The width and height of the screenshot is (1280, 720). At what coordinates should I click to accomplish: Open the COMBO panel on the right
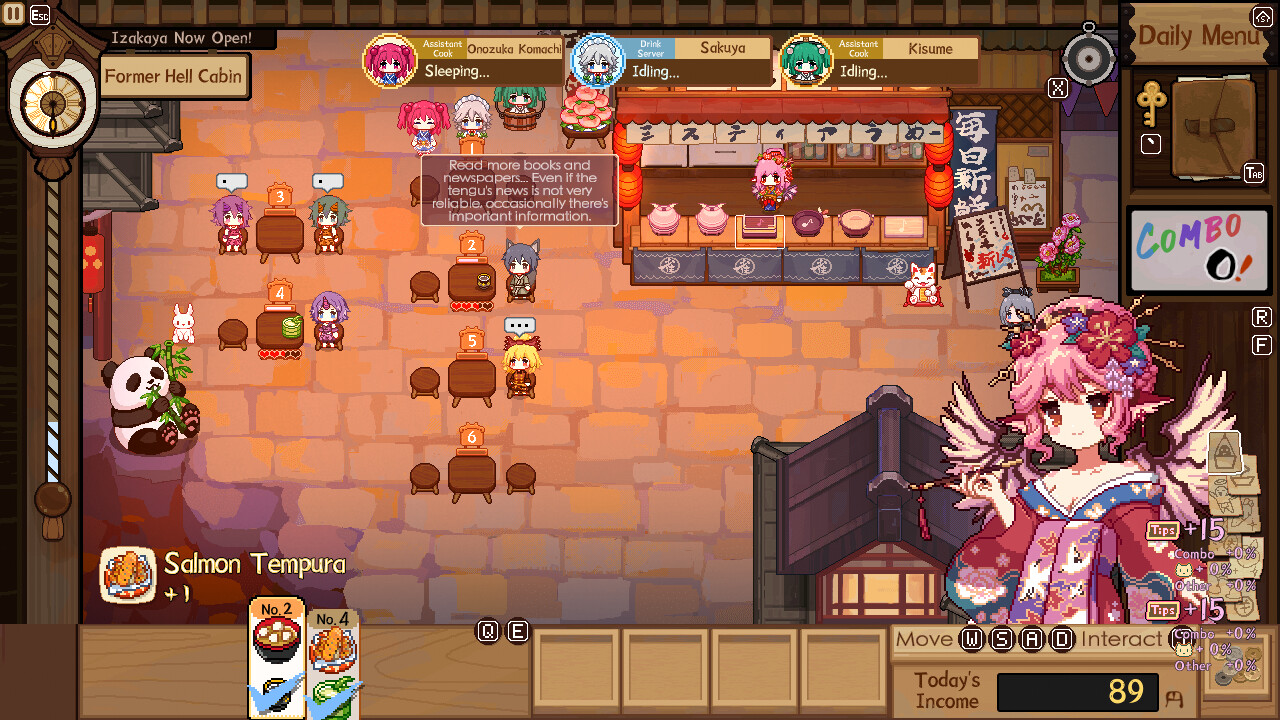[x=1199, y=250]
